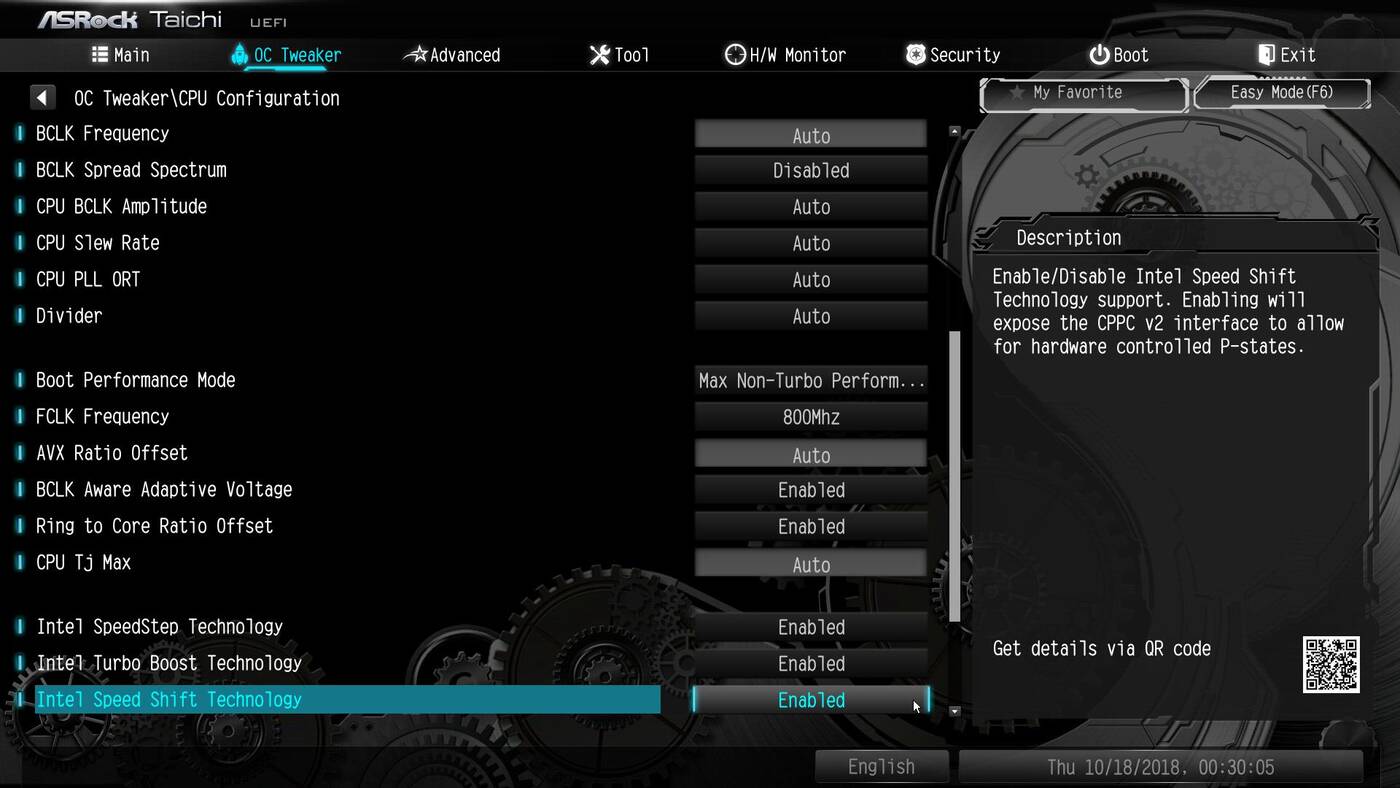Switch to Easy Mode

[x=1282, y=93]
